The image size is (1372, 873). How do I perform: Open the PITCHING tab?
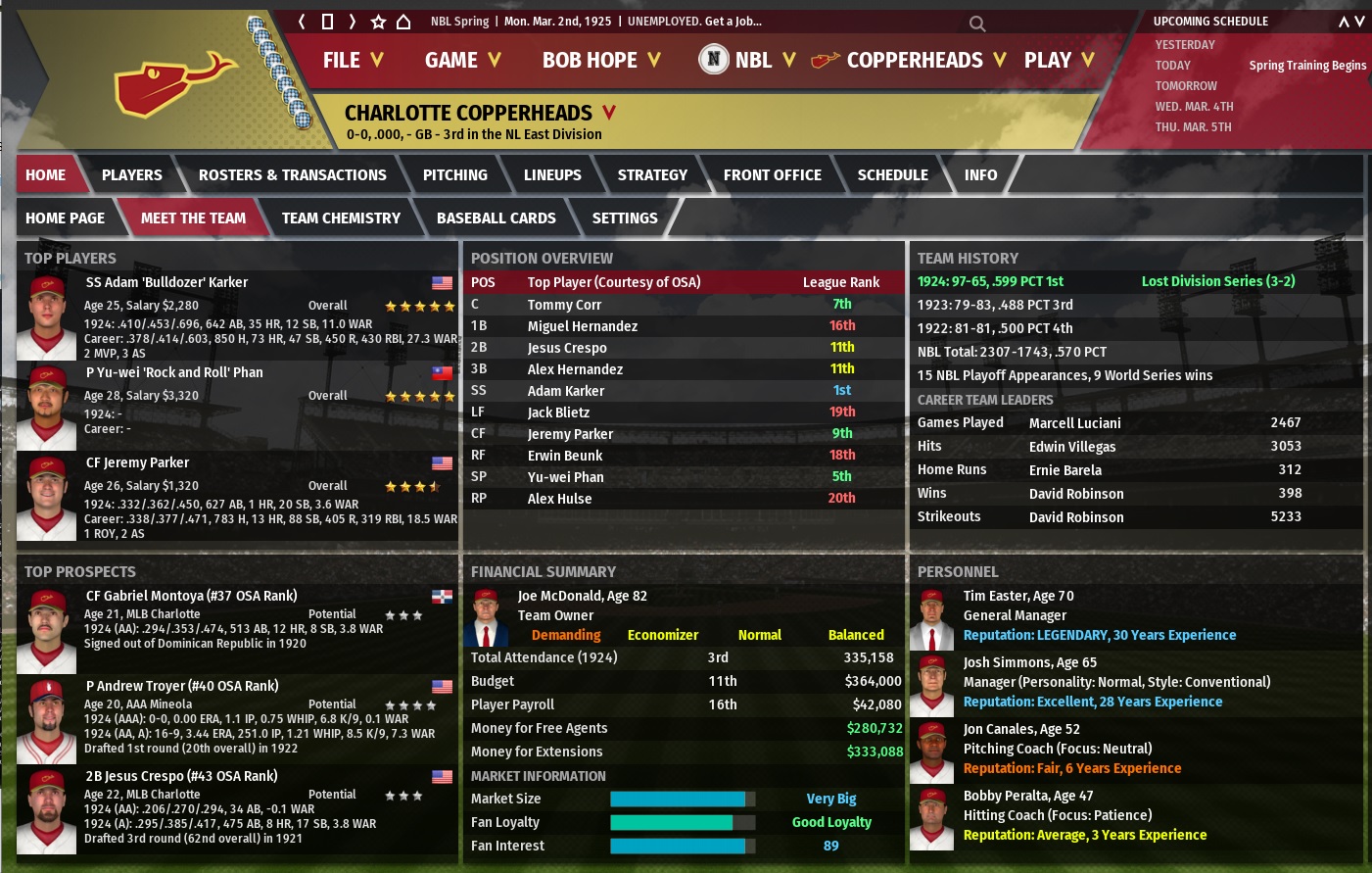[x=454, y=175]
